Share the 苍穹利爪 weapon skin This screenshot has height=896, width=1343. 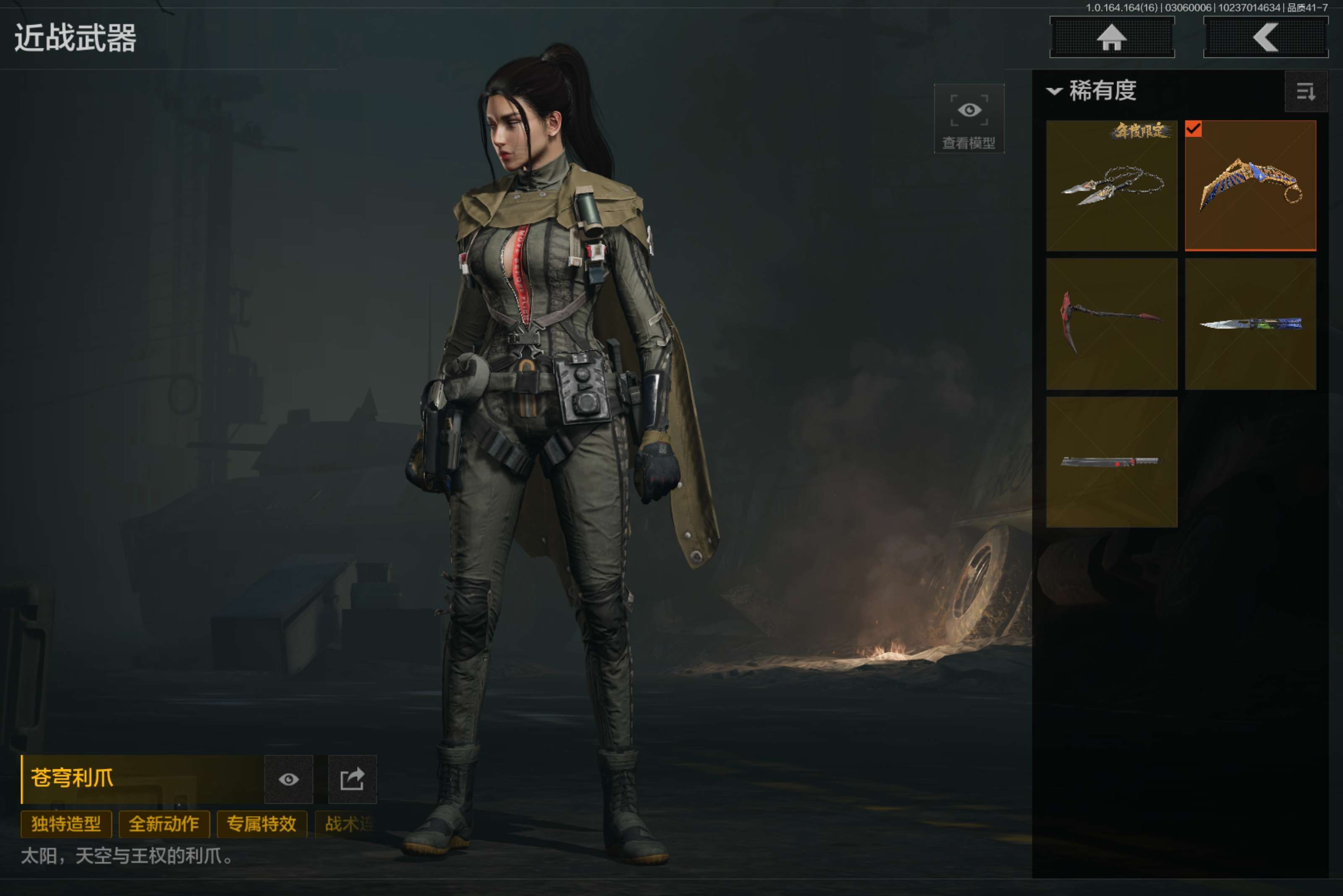point(352,779)
